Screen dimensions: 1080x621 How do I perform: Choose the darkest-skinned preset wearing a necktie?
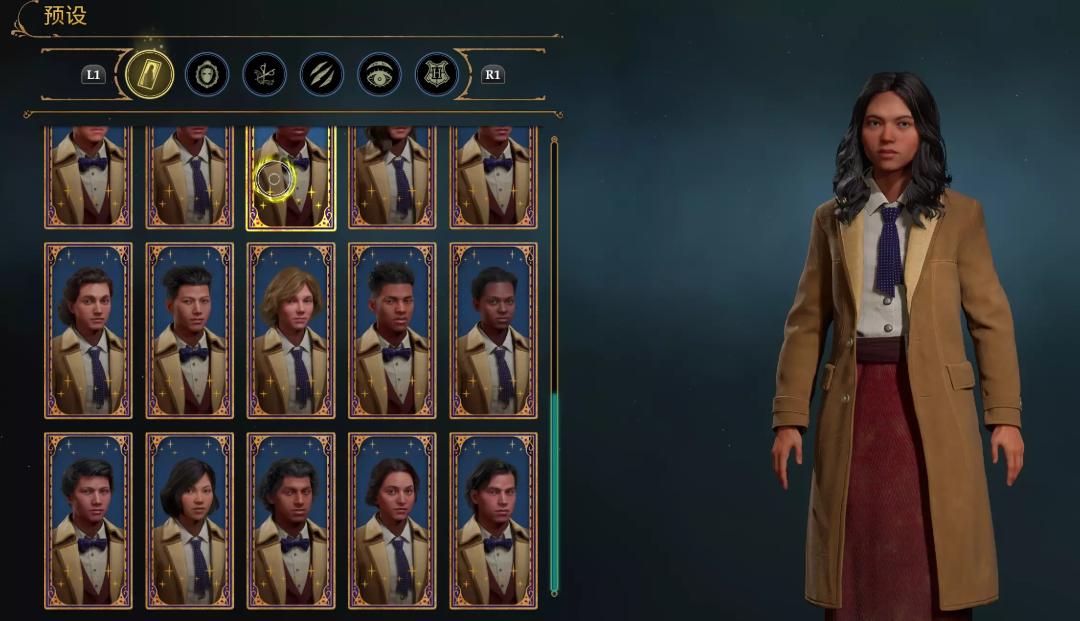[x=493, y=330]
